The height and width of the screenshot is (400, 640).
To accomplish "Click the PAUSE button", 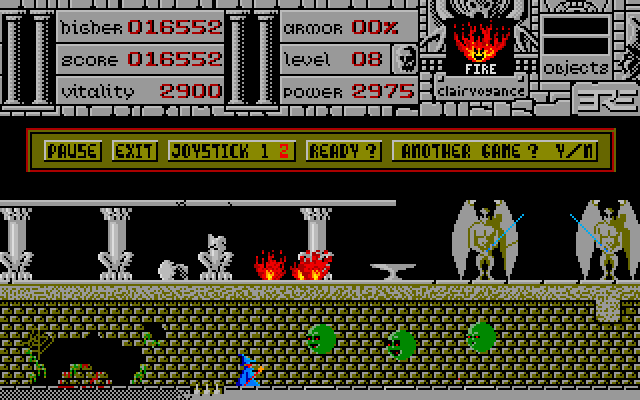I will [73, 151].
